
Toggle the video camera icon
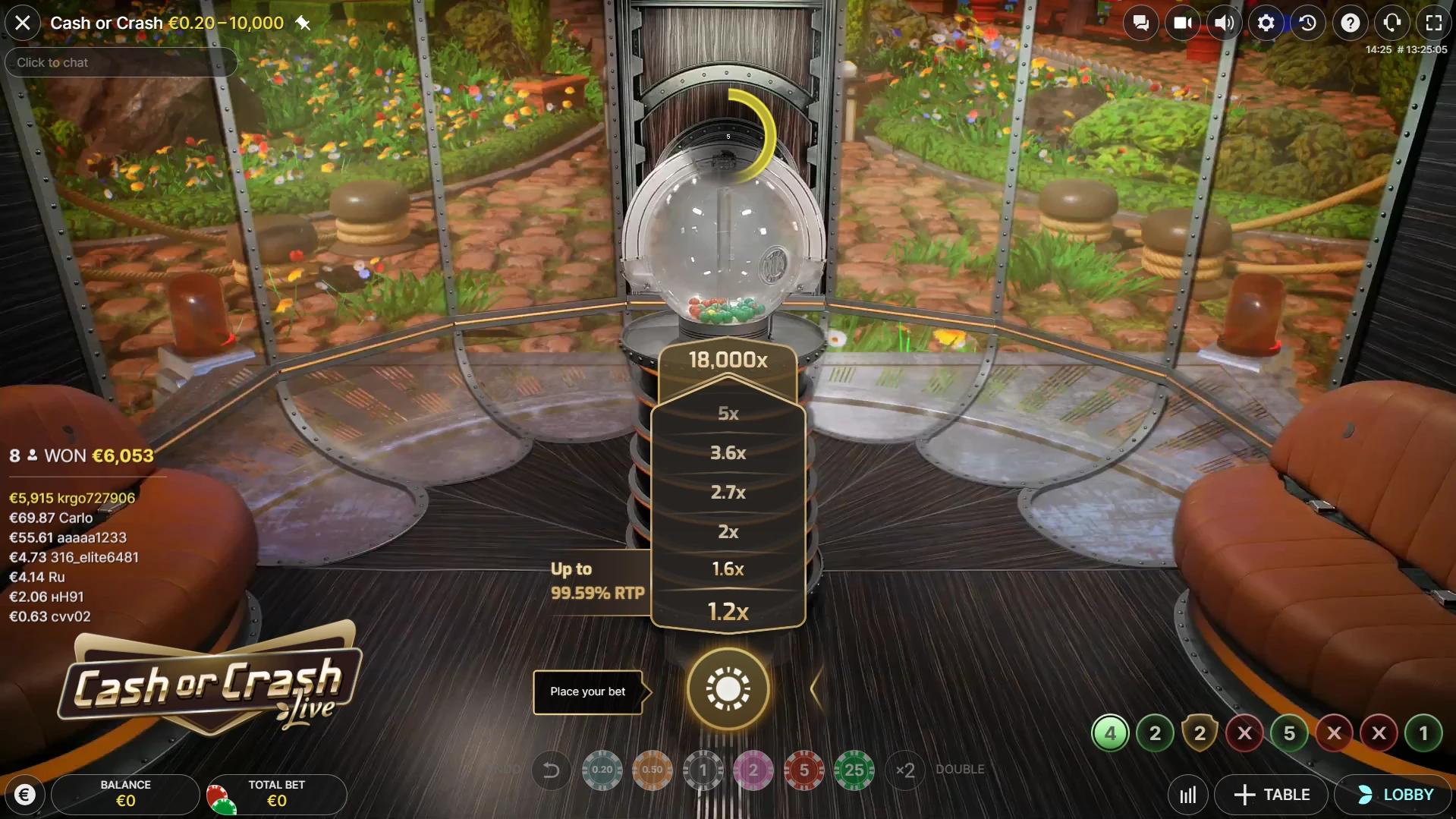1182,23
